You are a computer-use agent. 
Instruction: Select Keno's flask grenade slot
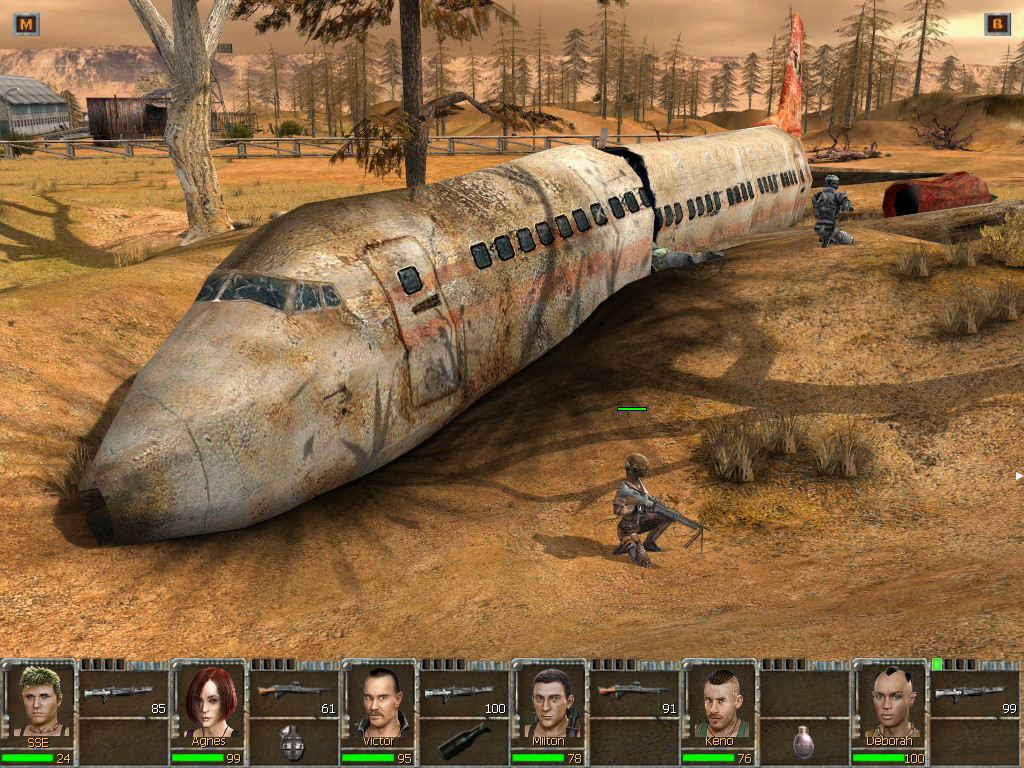tap(804, 741)
